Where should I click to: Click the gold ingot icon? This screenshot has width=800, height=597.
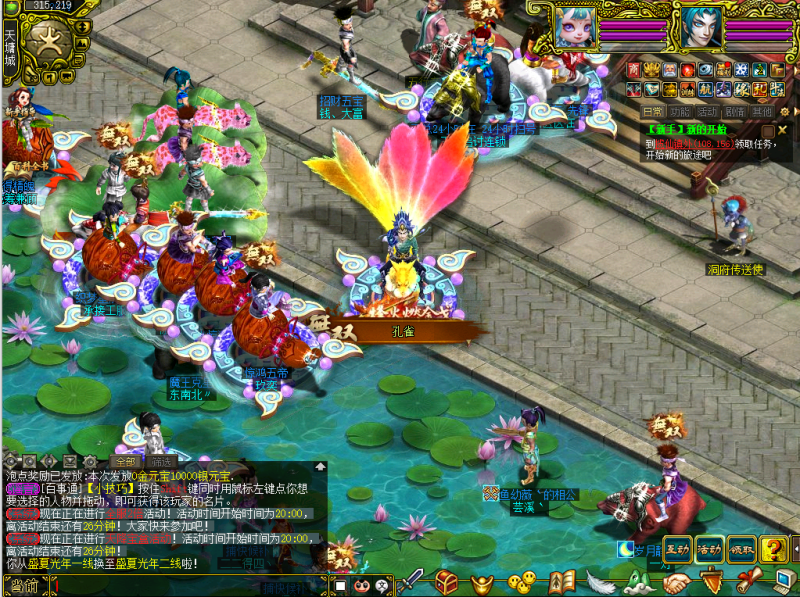click(484, 582)
